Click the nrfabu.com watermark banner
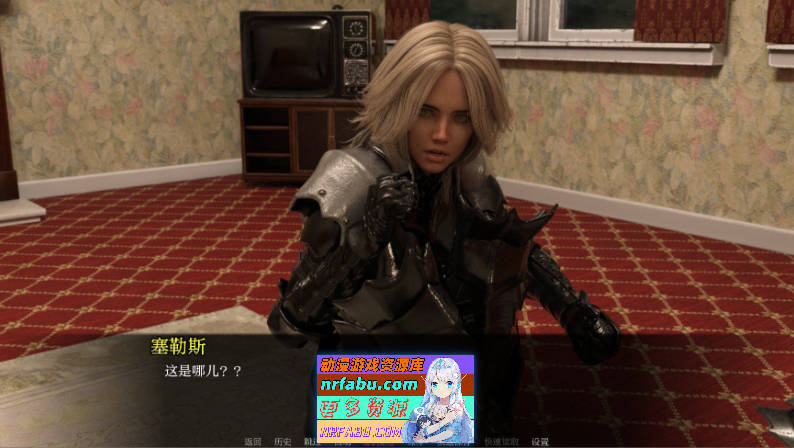The width and height of the screenshot is (794, 448). (394, 398)
